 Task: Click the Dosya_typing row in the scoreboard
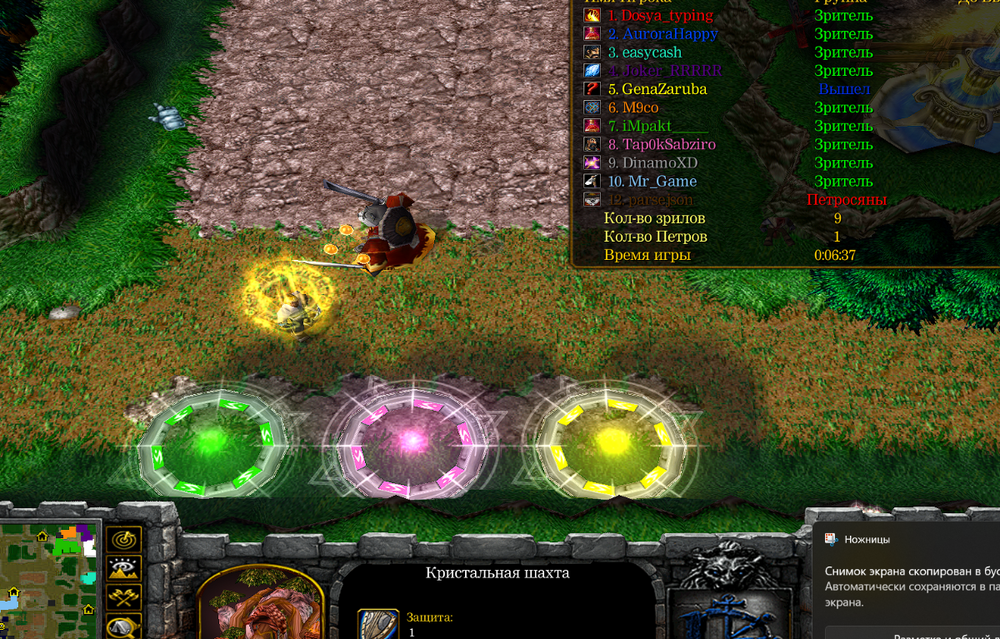667,16
